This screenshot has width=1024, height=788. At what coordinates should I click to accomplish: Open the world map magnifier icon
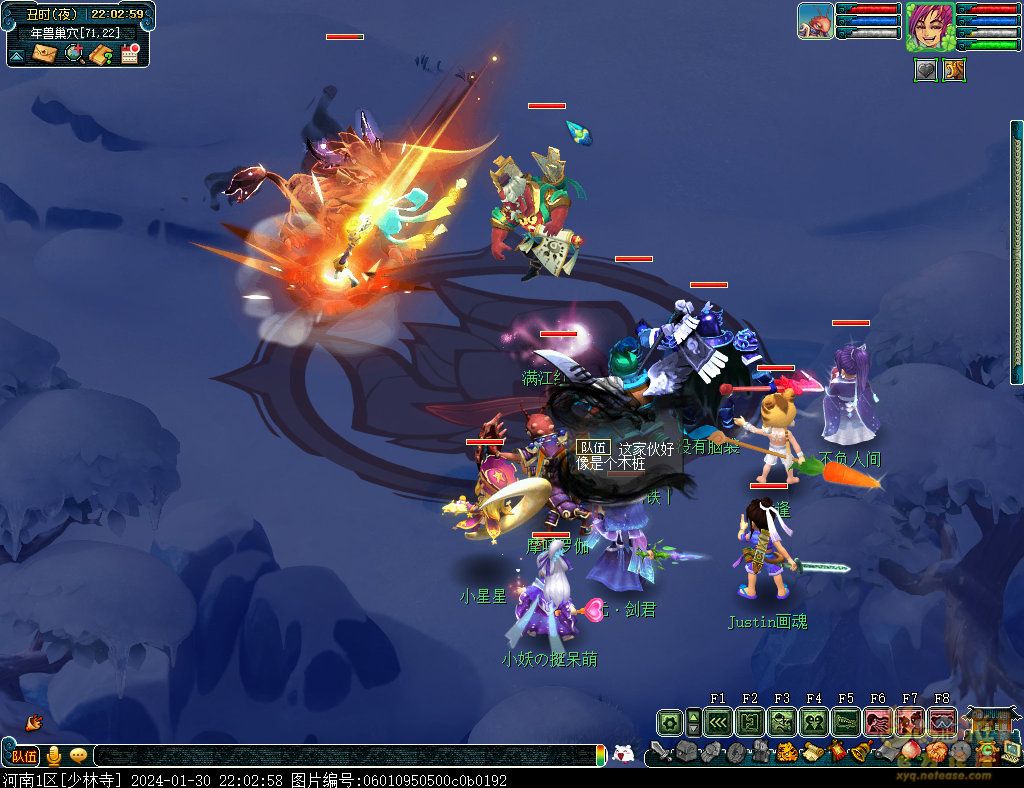tap(73, 54)
